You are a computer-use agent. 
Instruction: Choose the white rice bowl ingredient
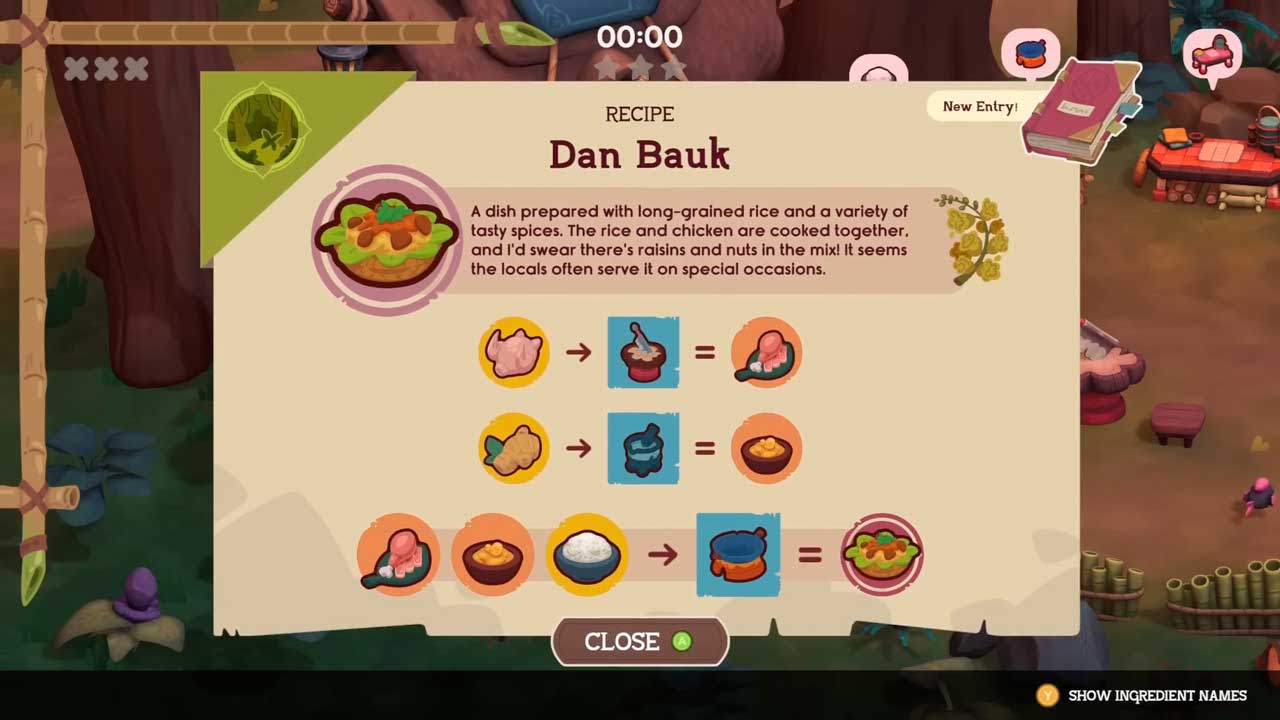[587, 554]
